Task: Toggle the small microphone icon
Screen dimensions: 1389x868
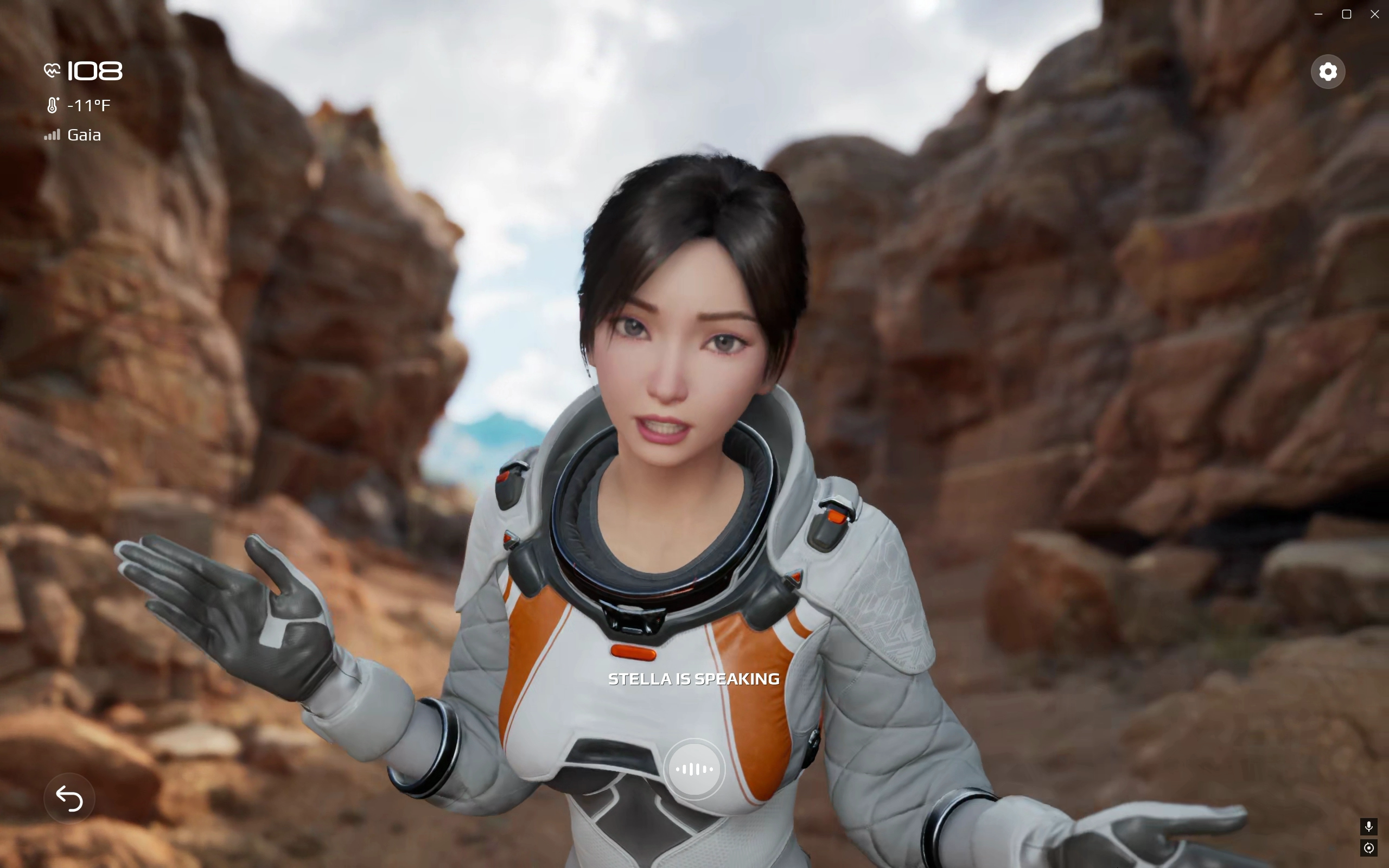Action: click(x=1369, y=826)
